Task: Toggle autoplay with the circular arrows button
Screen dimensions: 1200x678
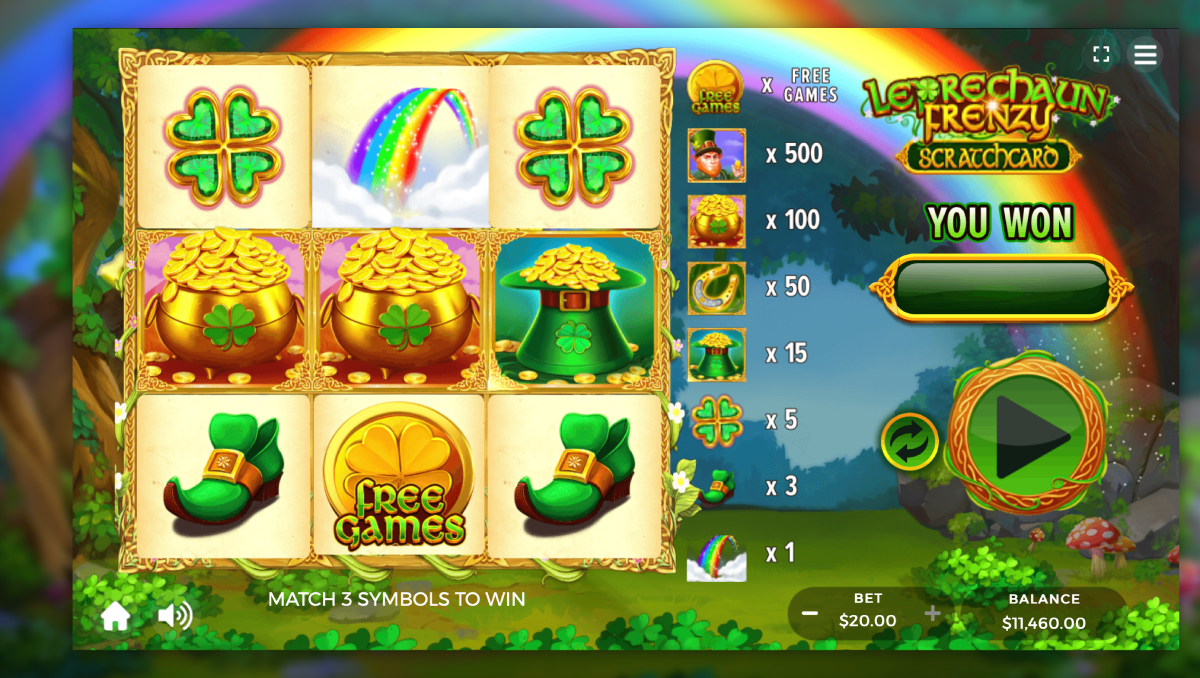Action: (x=909, y=441)
